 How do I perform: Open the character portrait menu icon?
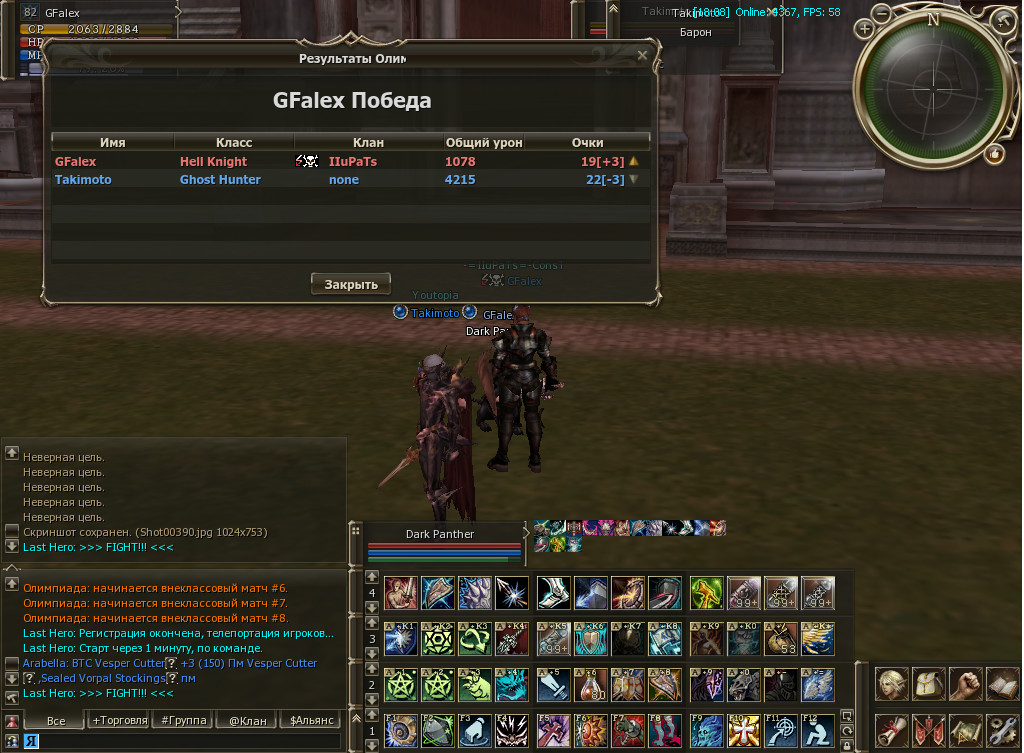point(892,684)
